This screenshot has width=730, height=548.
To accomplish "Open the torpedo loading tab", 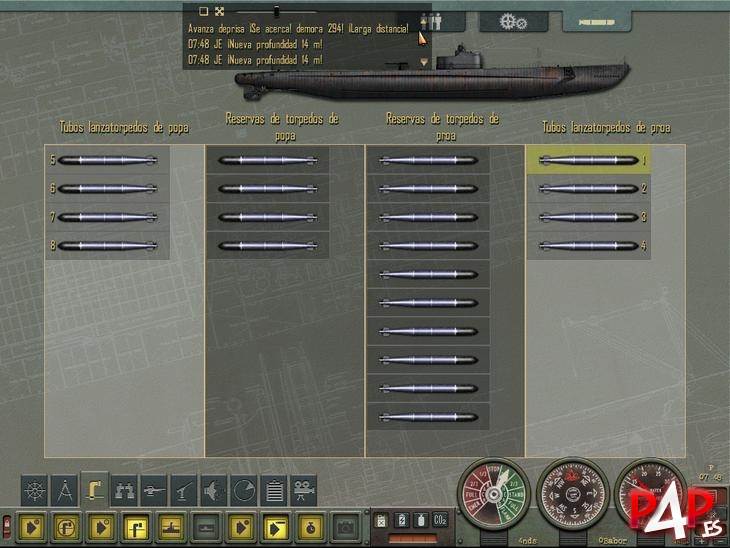I will 596,21.
